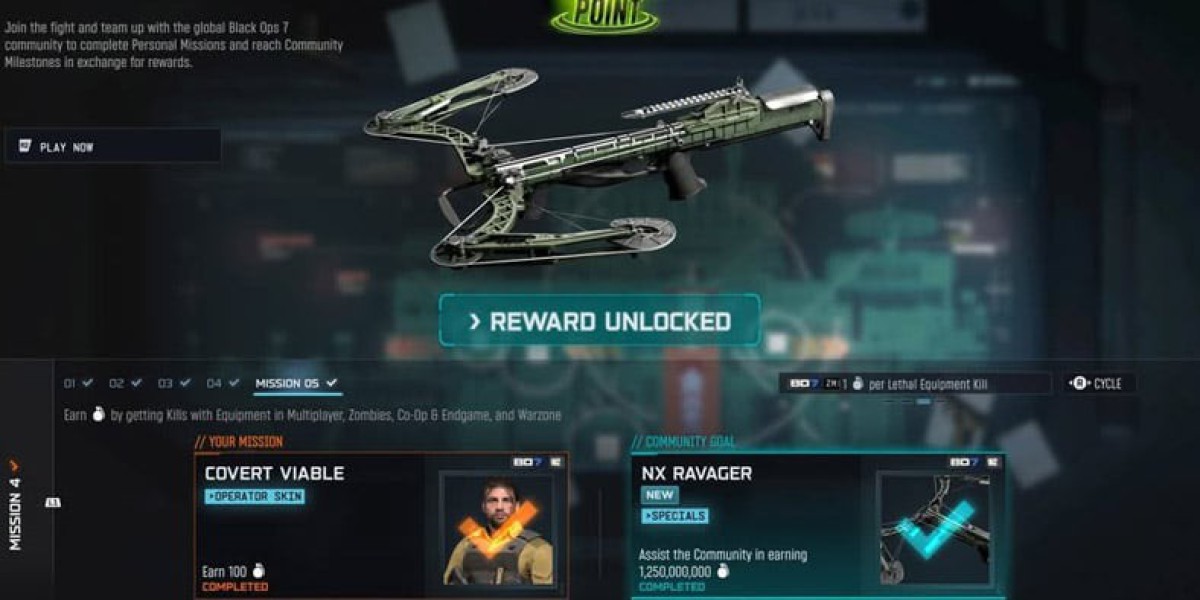Go to mission tab 03
Image resolution: width=1200 pixels, height=600 pixels.
[x=174, y=383]
